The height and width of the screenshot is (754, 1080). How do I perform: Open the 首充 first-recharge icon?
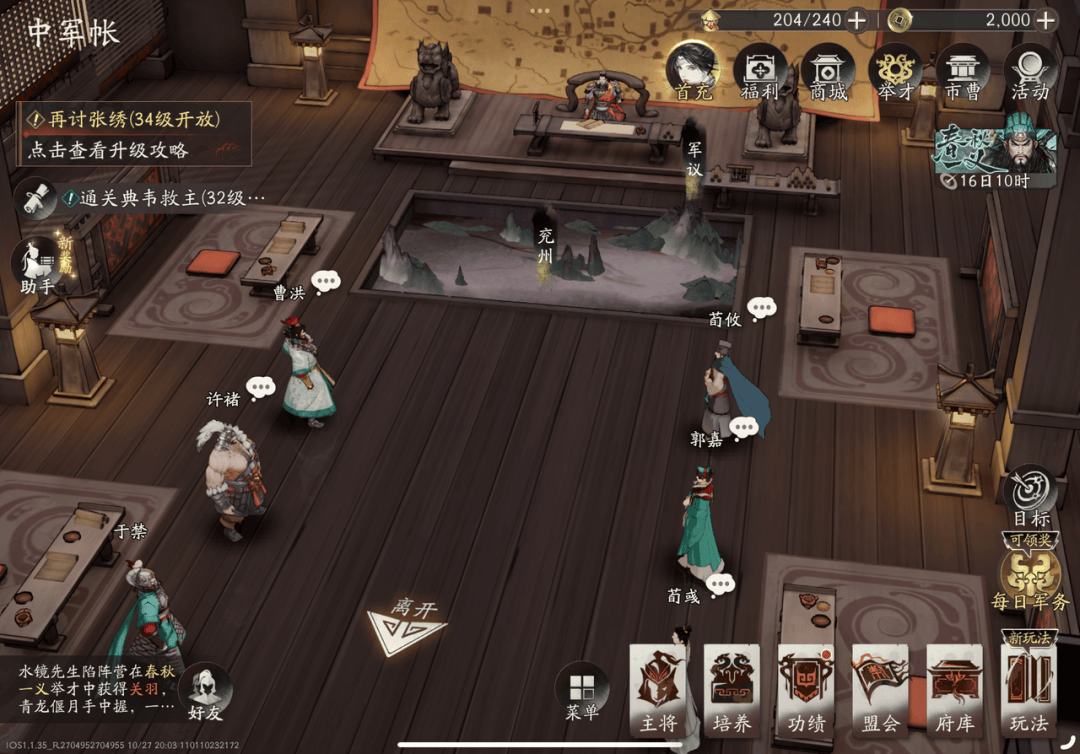[693, 70]
